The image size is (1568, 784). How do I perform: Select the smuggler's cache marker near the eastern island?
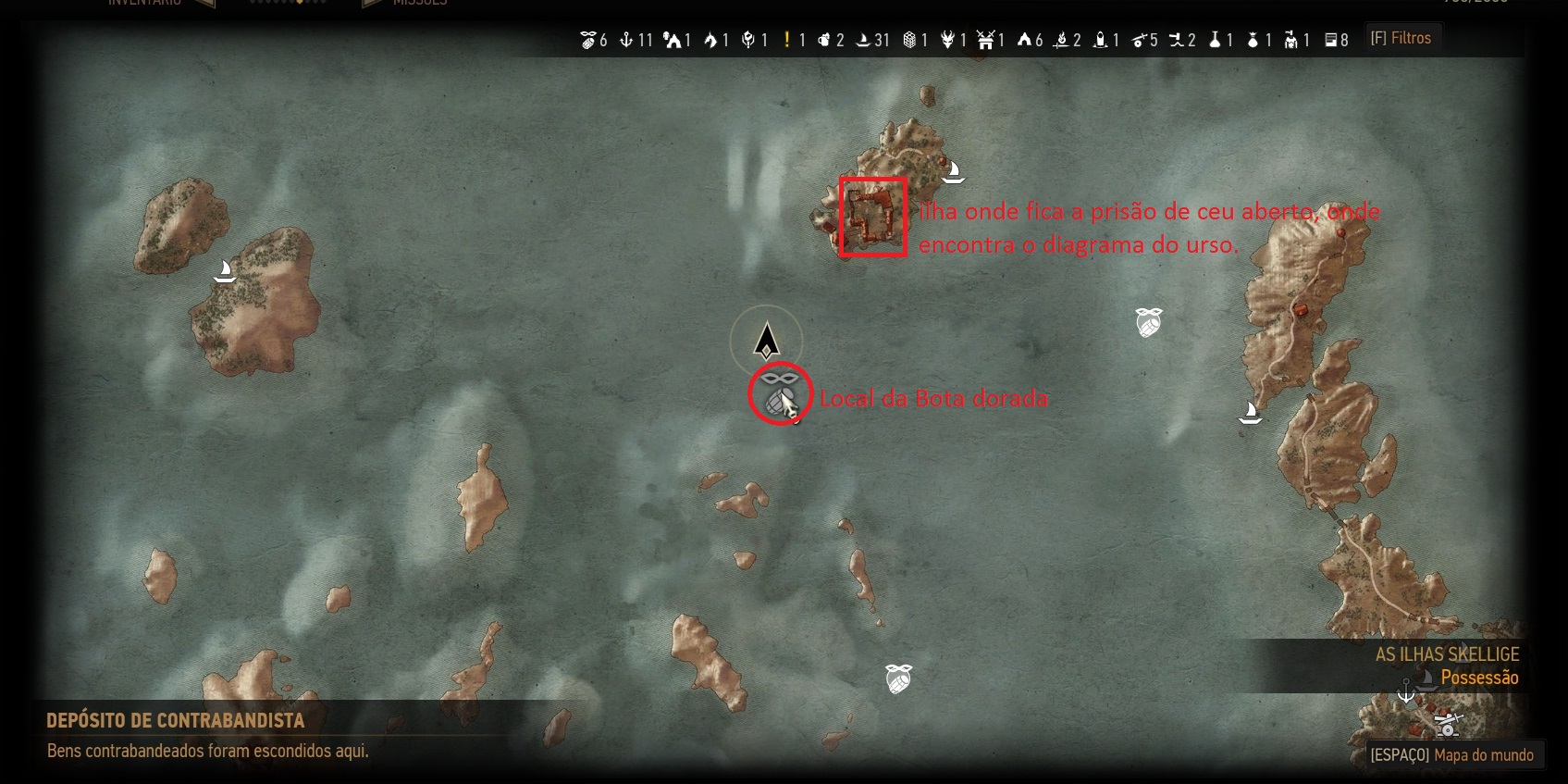[1148, 322]
